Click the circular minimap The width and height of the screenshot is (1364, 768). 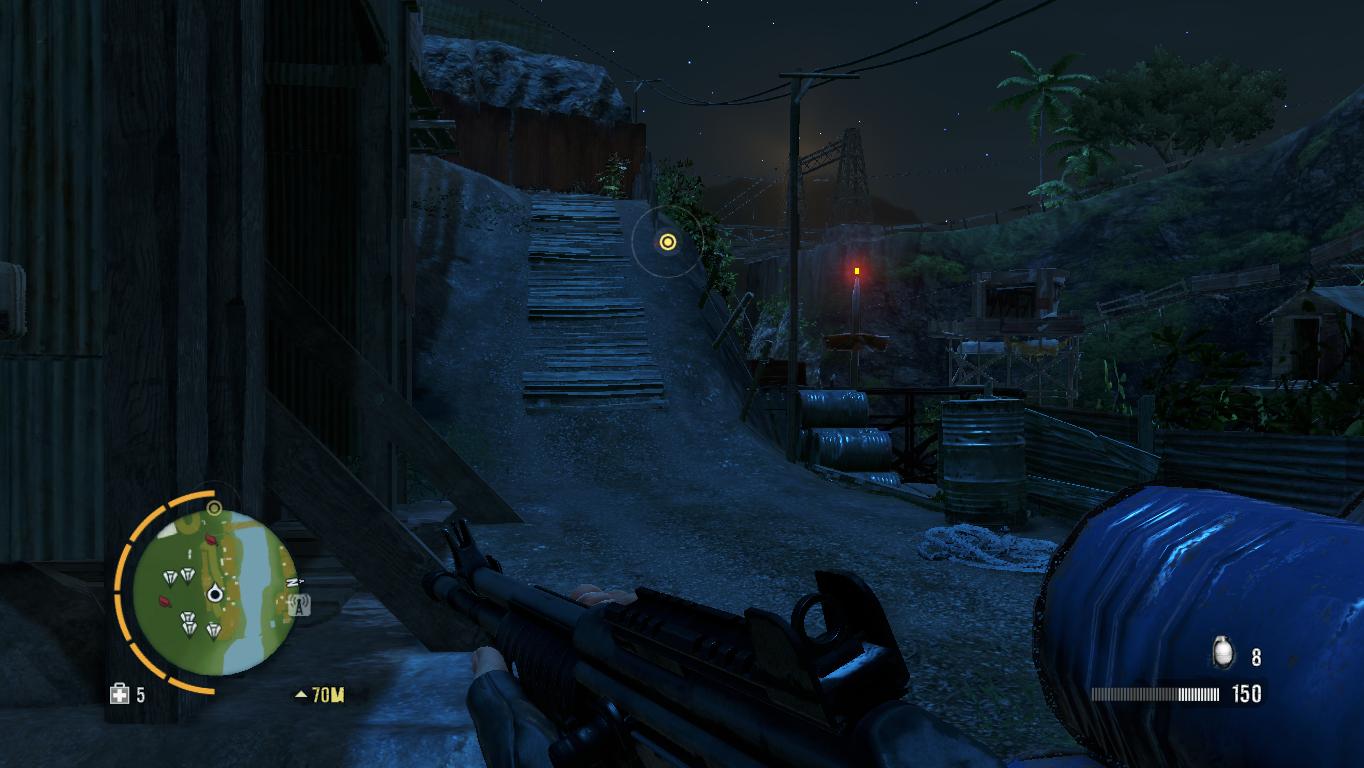(x=214, y=592)
